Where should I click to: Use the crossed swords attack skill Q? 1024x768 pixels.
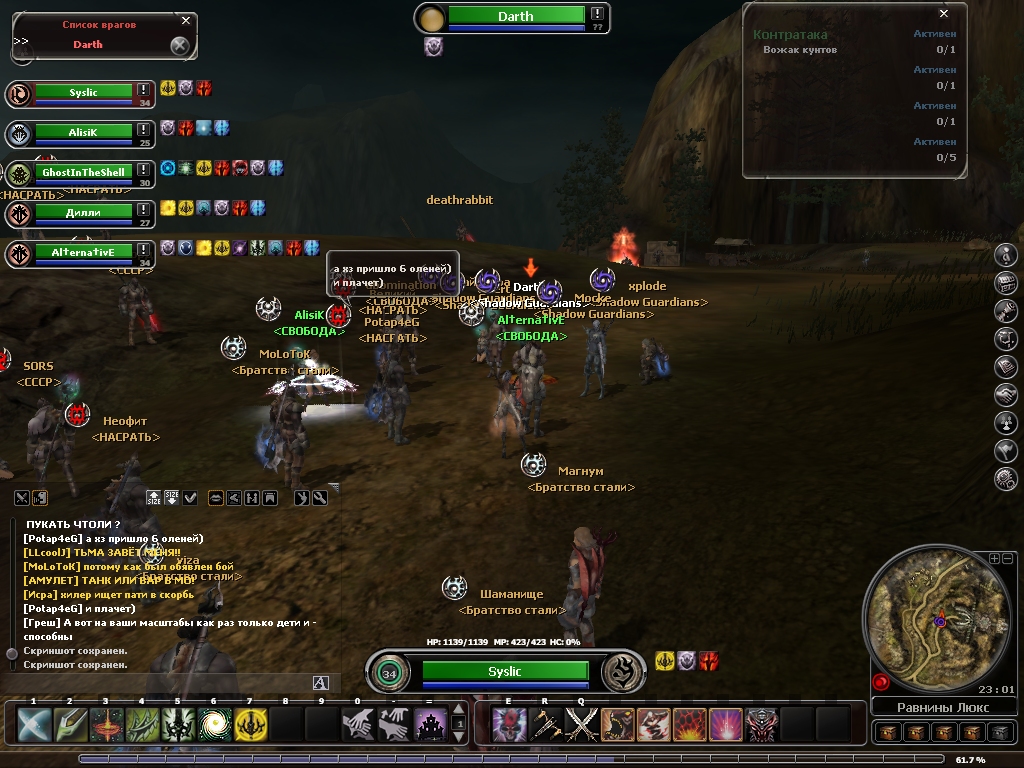(581, 723)
